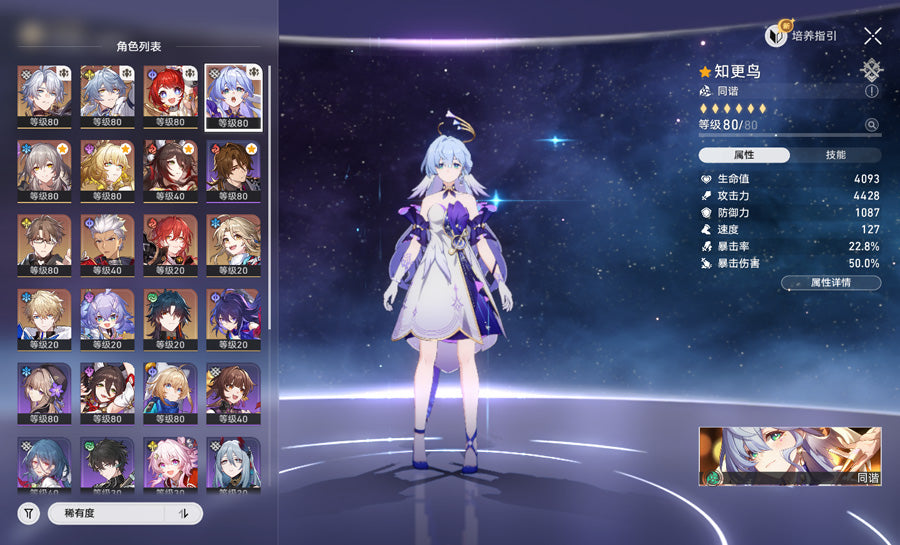Open the 培养指引 training guide

pos(802,36)
